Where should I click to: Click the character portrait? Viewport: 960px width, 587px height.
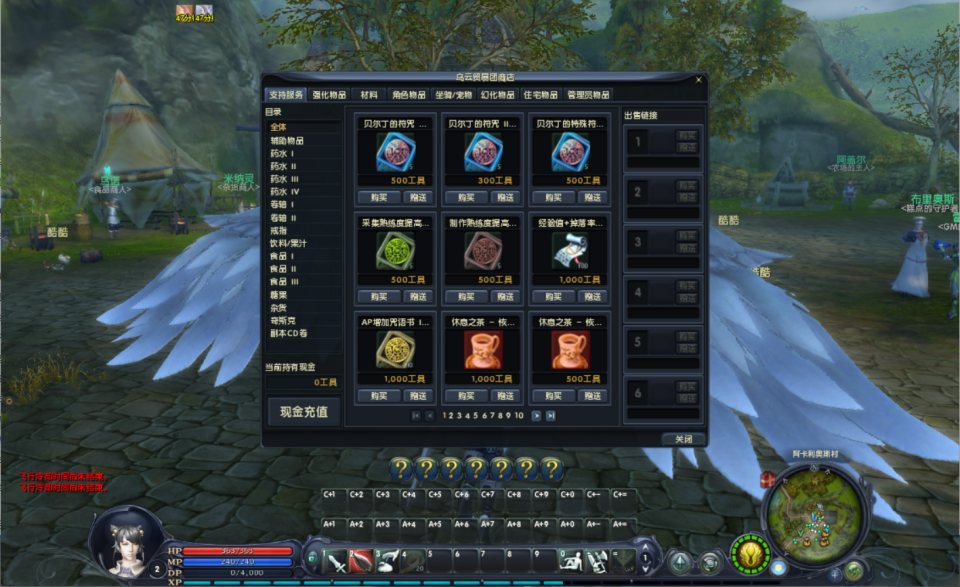tap(125, 541)
